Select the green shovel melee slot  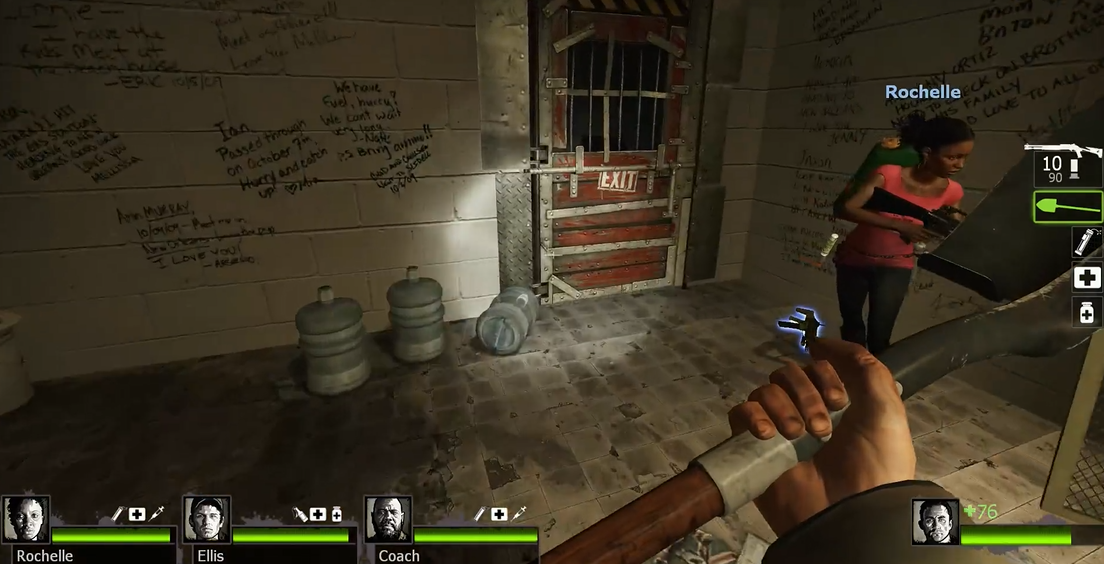pos(1068,207)
